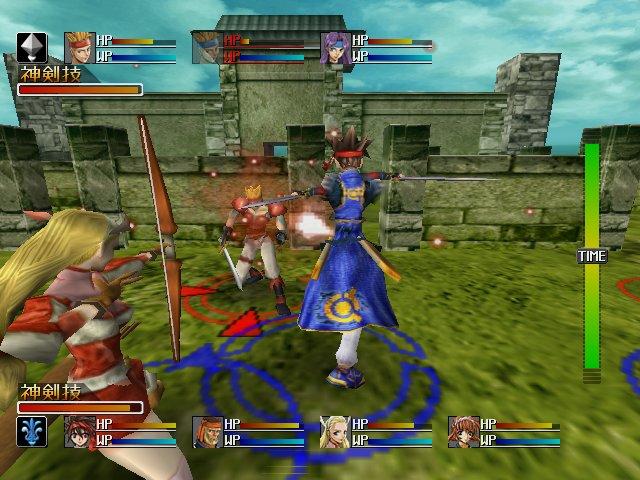640x480 pixels.
Task: Click the blue fleur-de-lis team icon
Action: pyautogui.click(x=31, y=431)
